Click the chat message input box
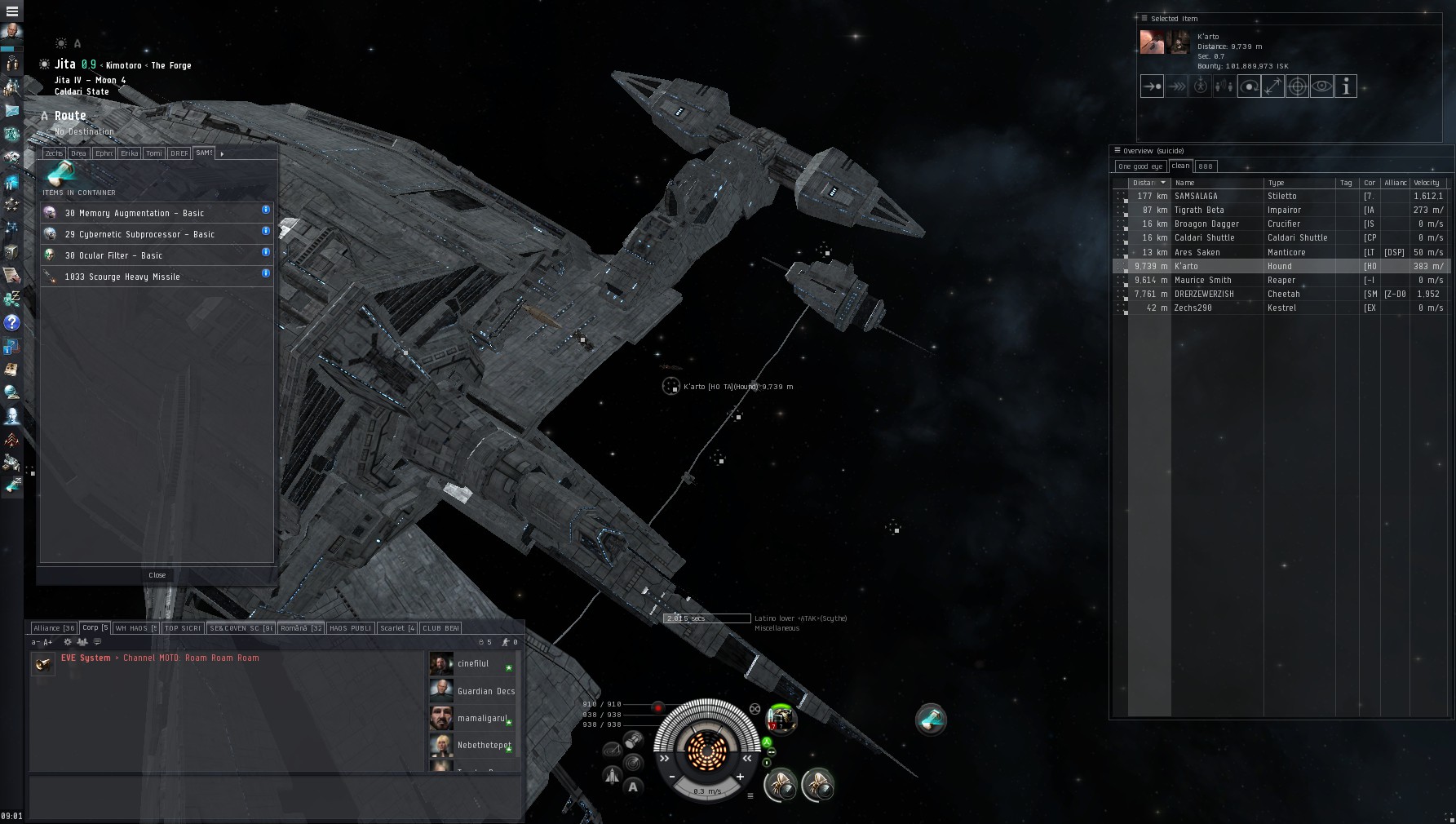Image resolution: width=1456 pixels, height=824 pixels. coord(274,795)
